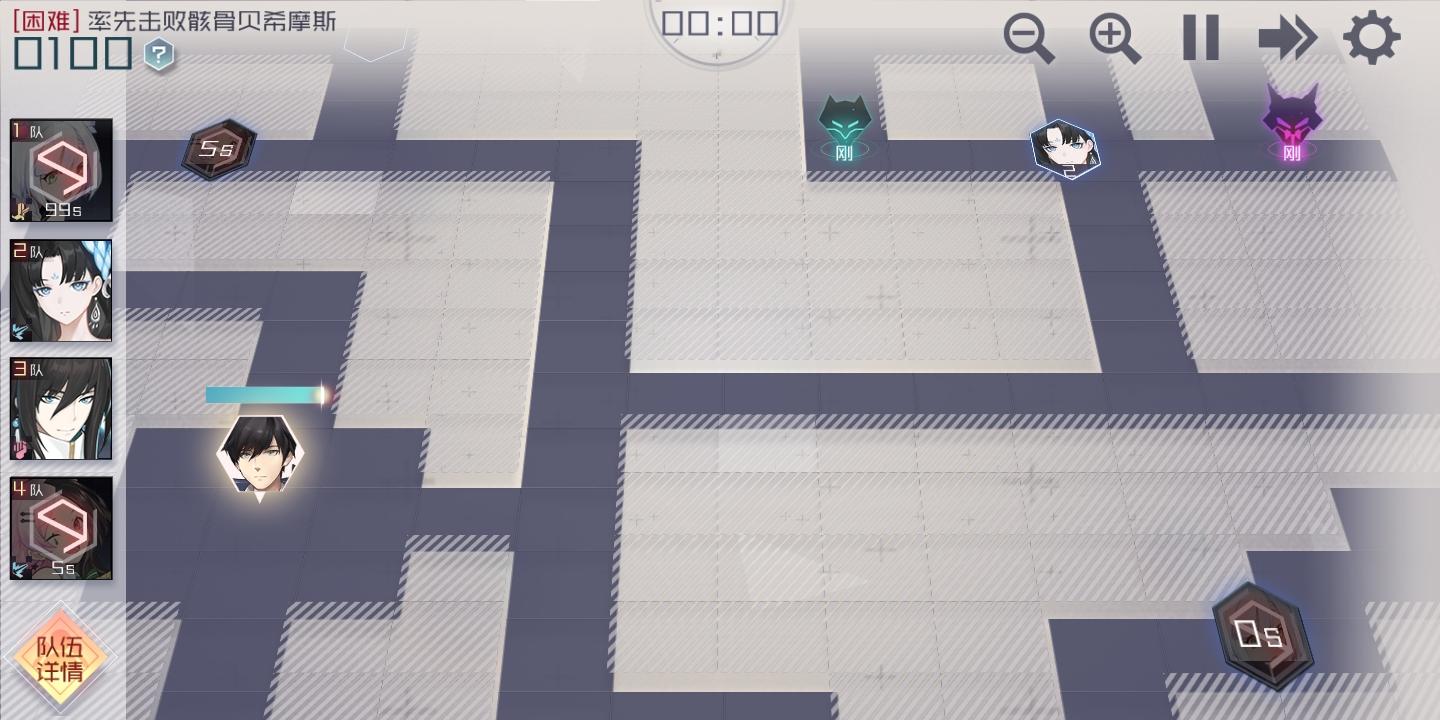1440x720 pixels.
Task: Open help via the question mark hexagon
Action: [x=158, y=55]
